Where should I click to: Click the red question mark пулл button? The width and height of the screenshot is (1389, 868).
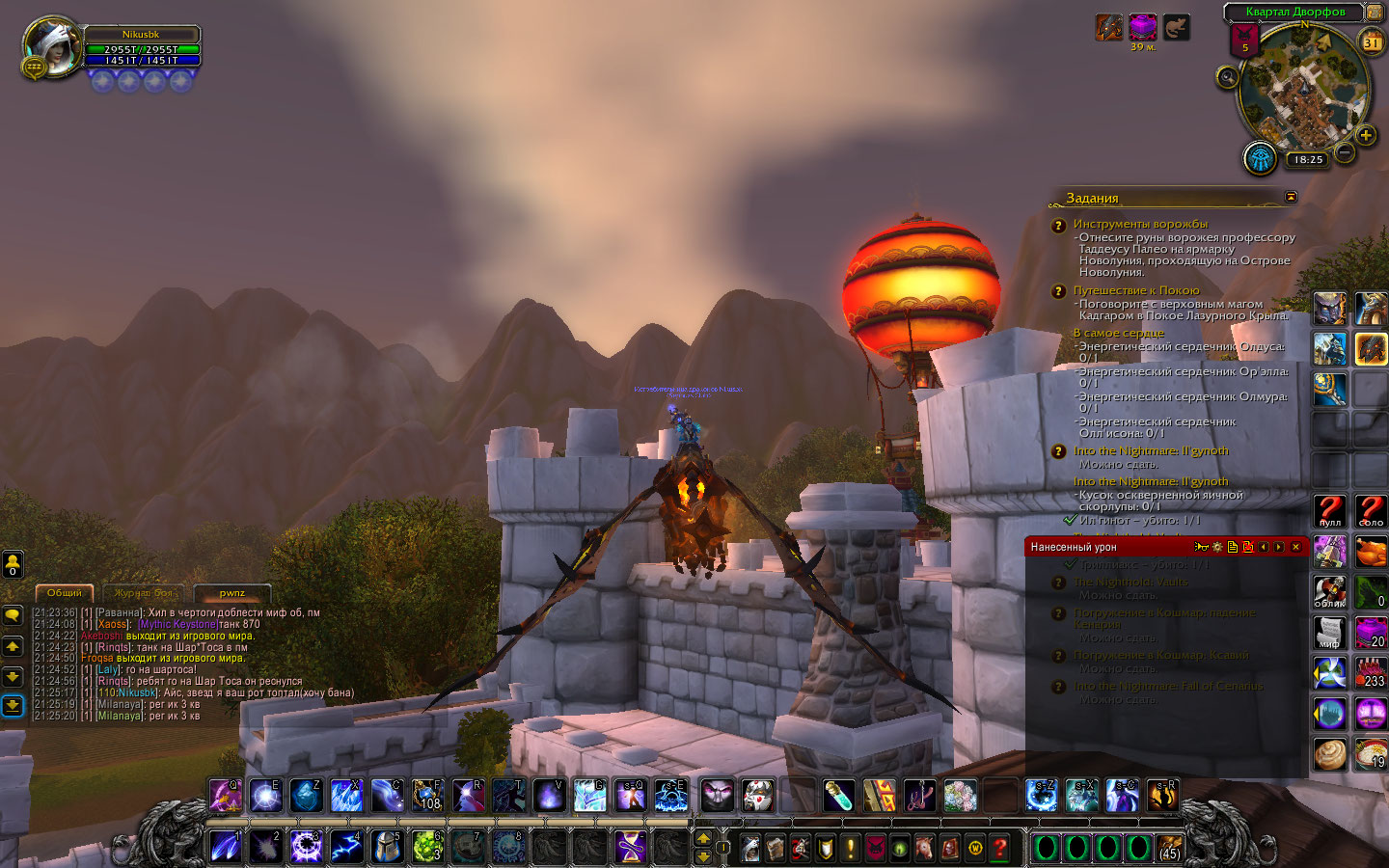tap(1330, 510)
